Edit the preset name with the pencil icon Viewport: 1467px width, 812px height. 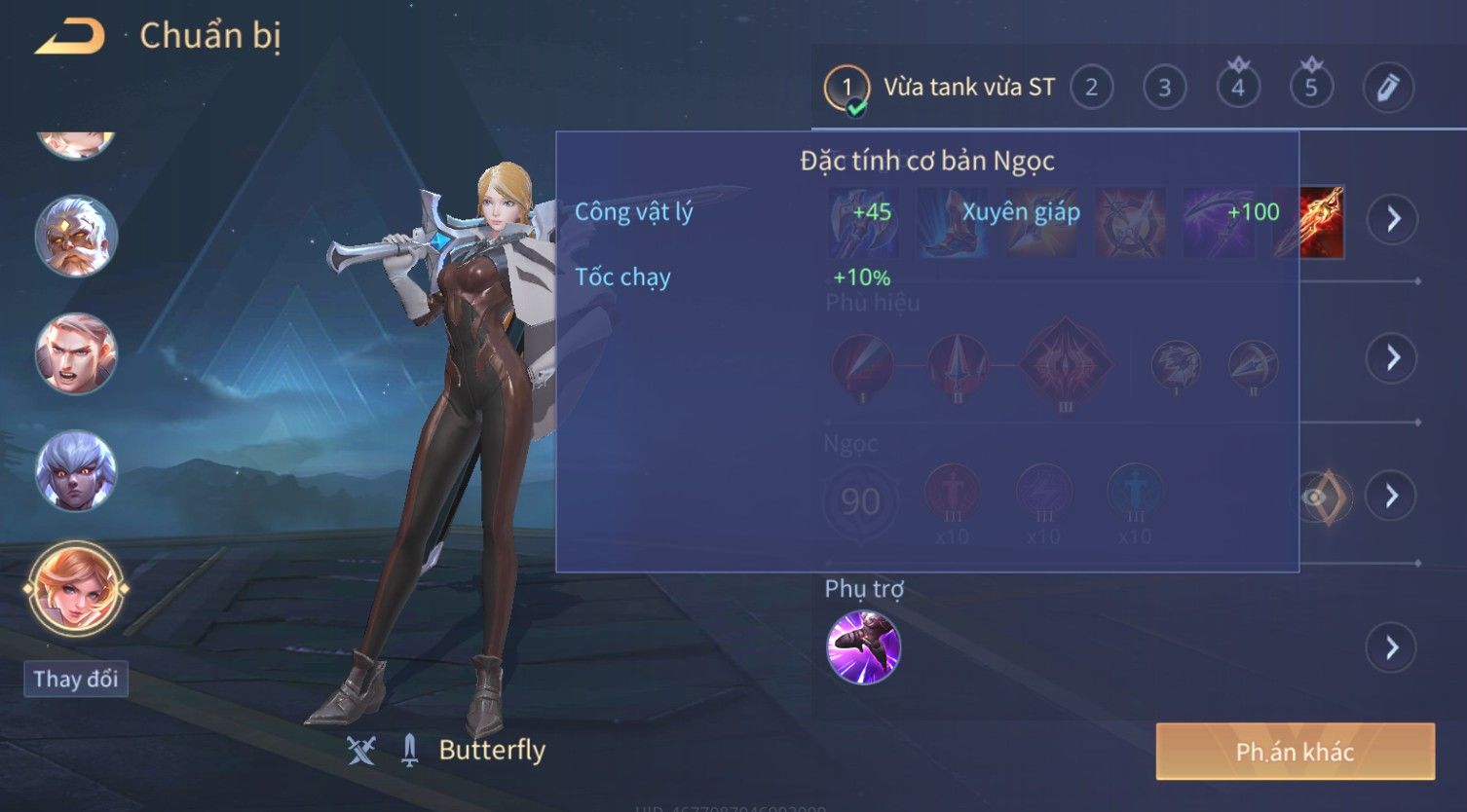point(1387,89)
